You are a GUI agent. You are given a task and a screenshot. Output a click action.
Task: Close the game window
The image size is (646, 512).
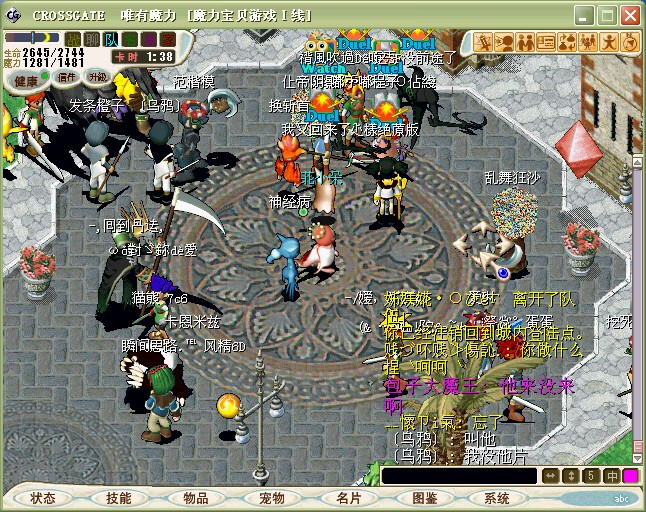629,16
